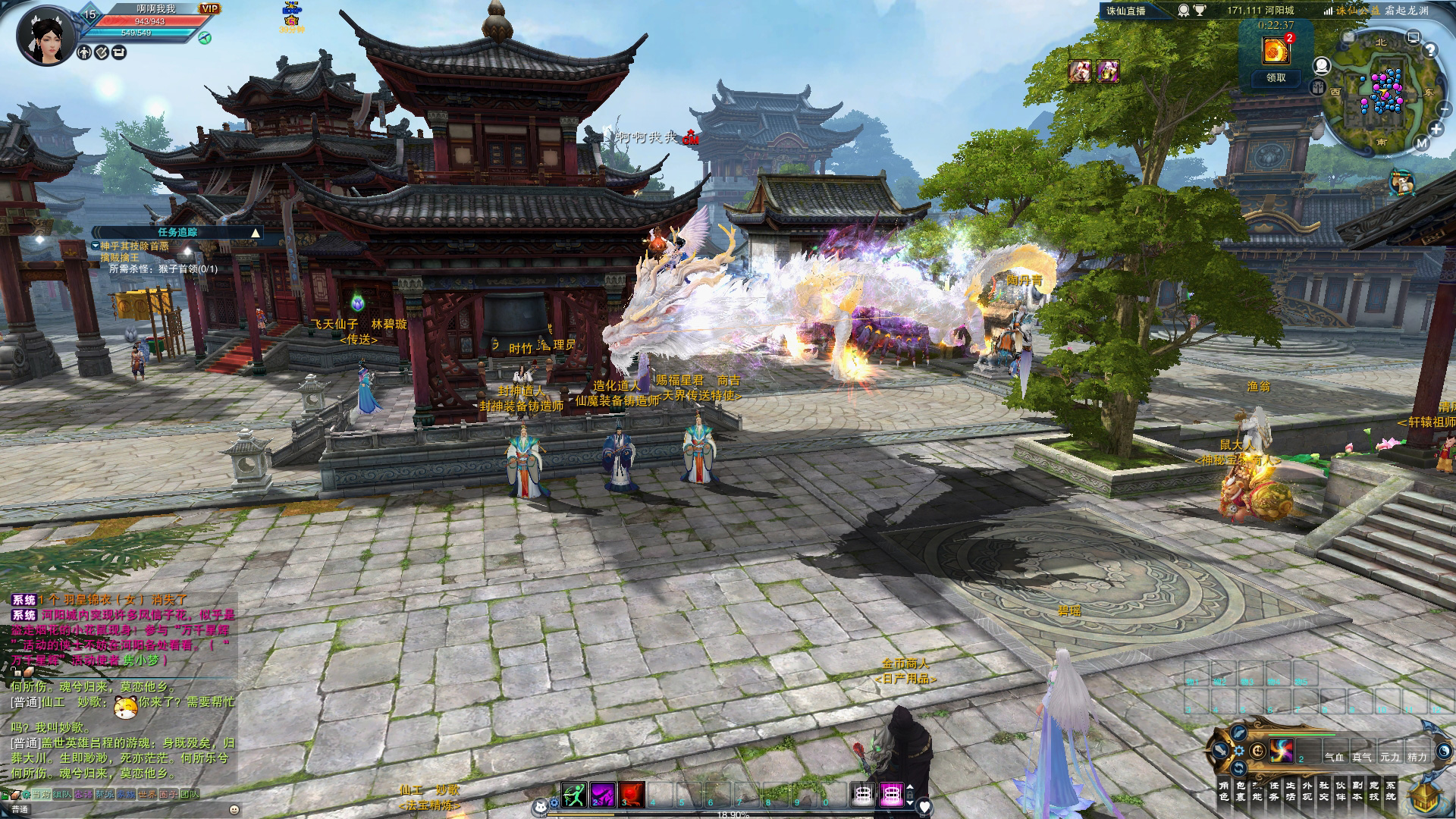Image resolution: width=1456 pixels, height=819 pixels.
Task: Open the chat emoji smiley picker
Action: 234,809
